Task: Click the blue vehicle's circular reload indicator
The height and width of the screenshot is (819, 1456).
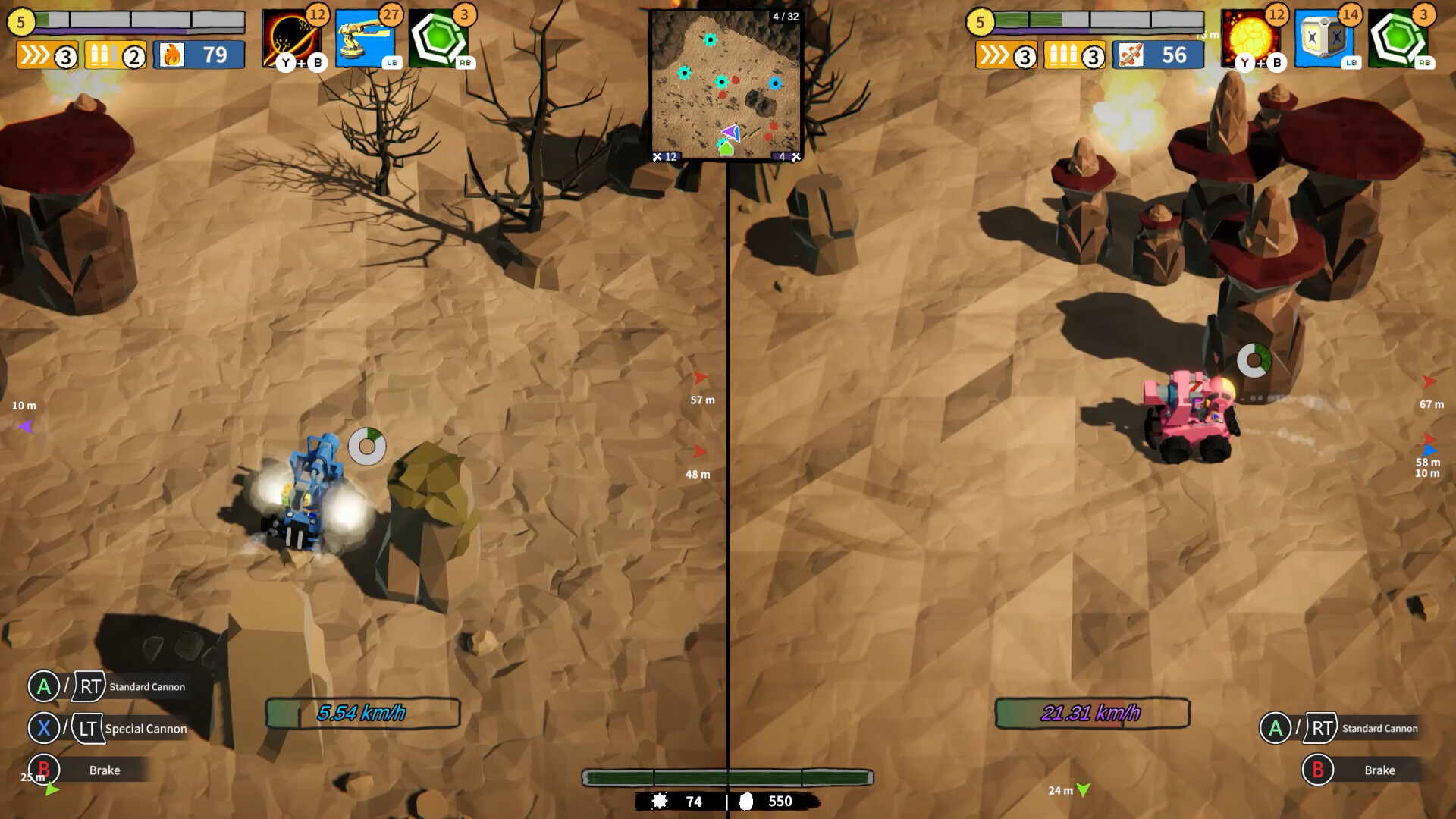Action: (x=369, y=447)
